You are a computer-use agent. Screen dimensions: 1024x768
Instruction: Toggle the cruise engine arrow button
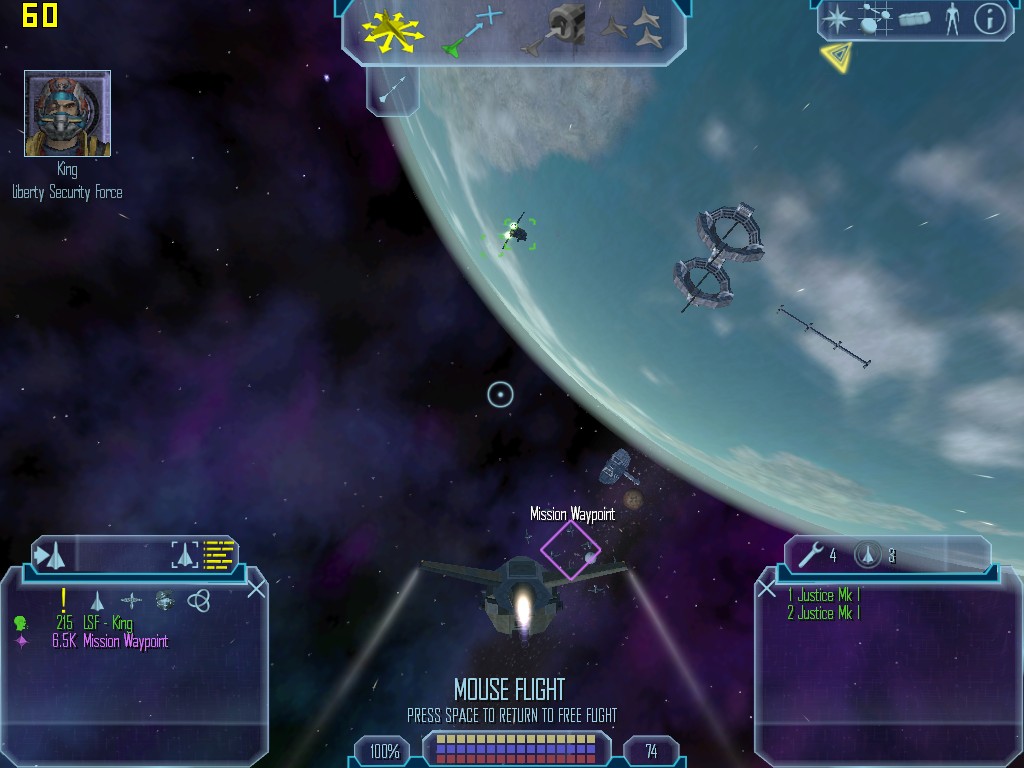pyautogui.click(x=391, y=91)
